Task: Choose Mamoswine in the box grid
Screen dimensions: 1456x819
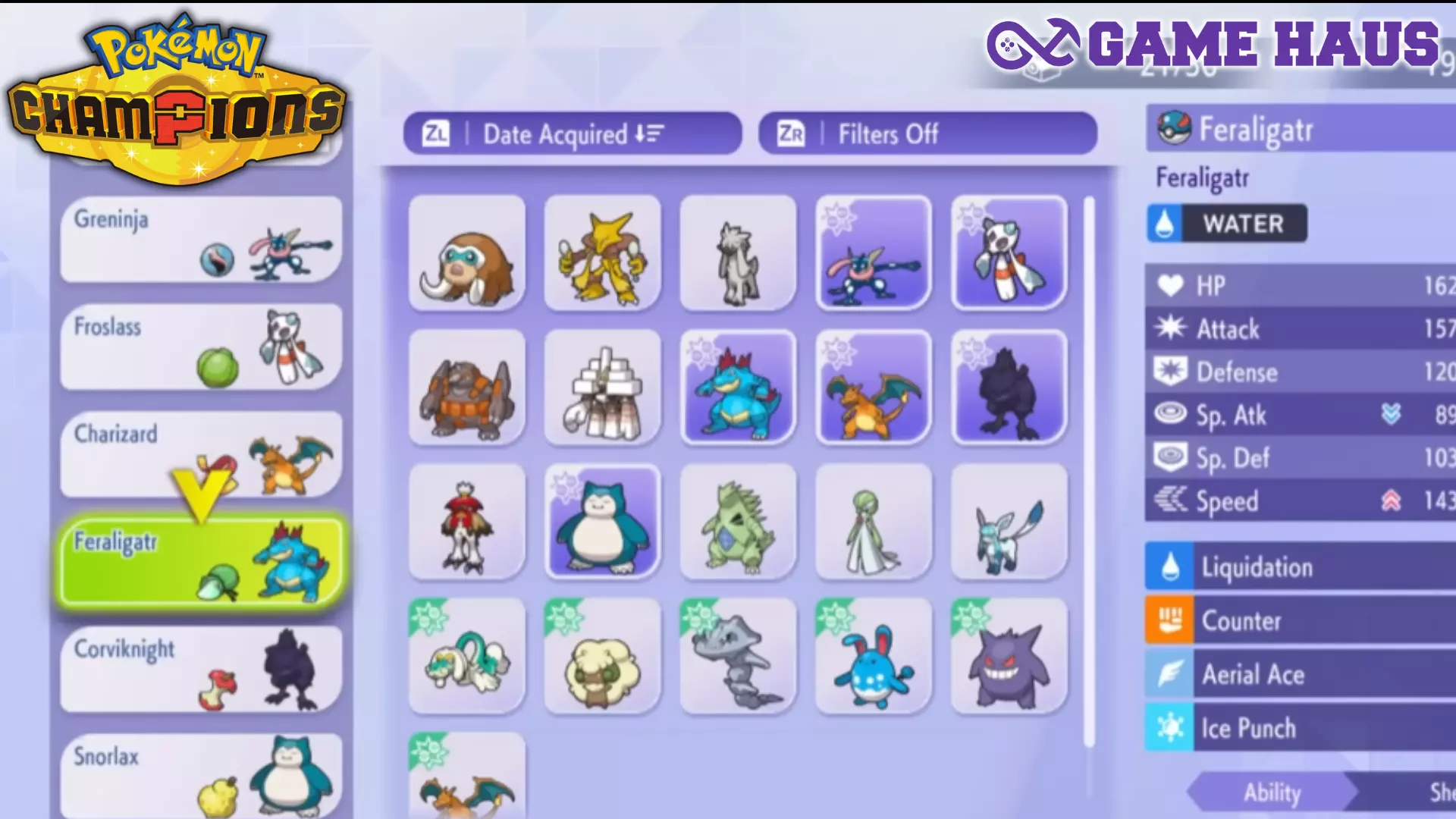Action: point(466,253)
